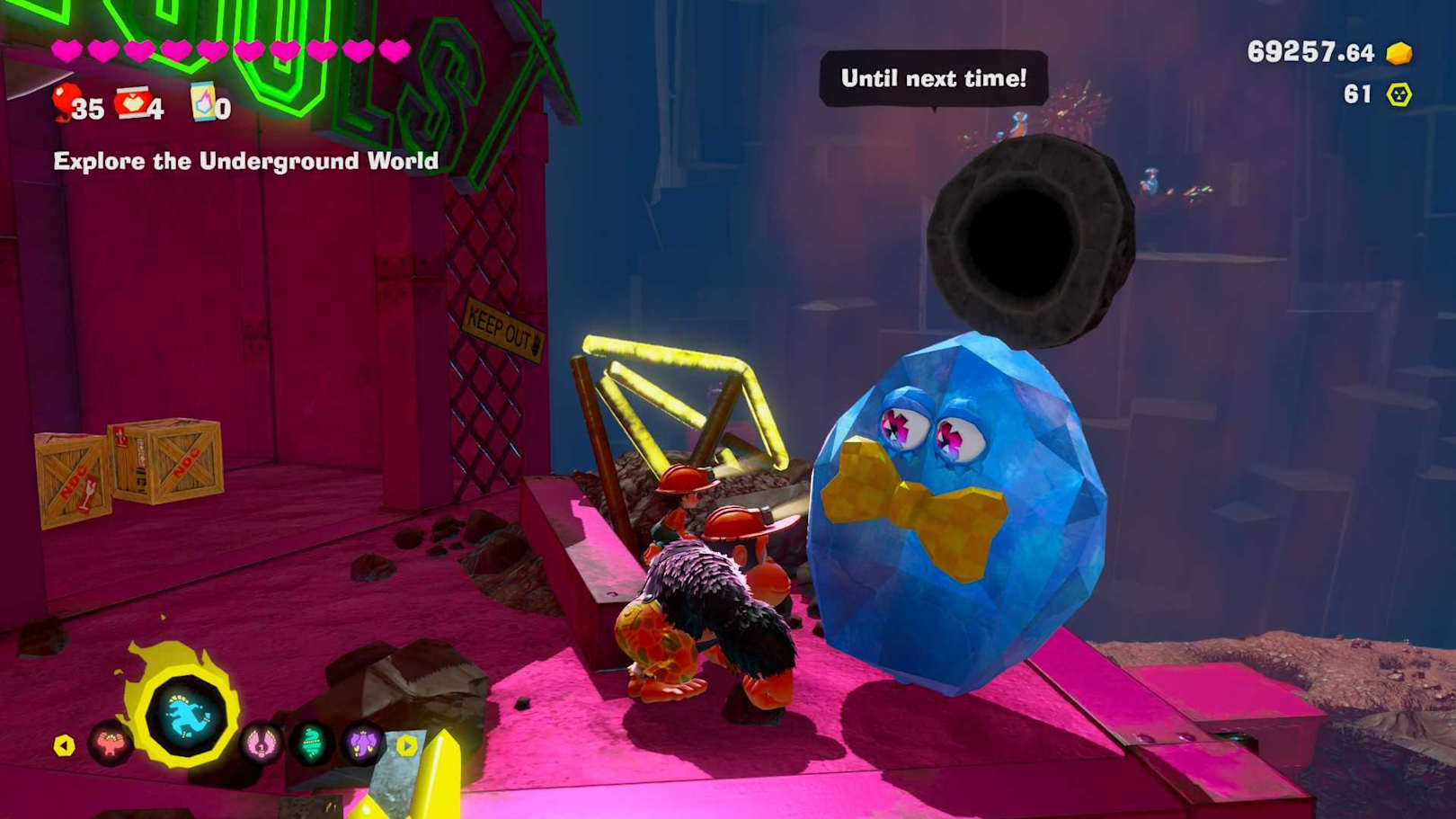Select the yellow flame pack item icon
Image resolution: width=1456 pixels, height=819 pixels.
pos(203,102)
